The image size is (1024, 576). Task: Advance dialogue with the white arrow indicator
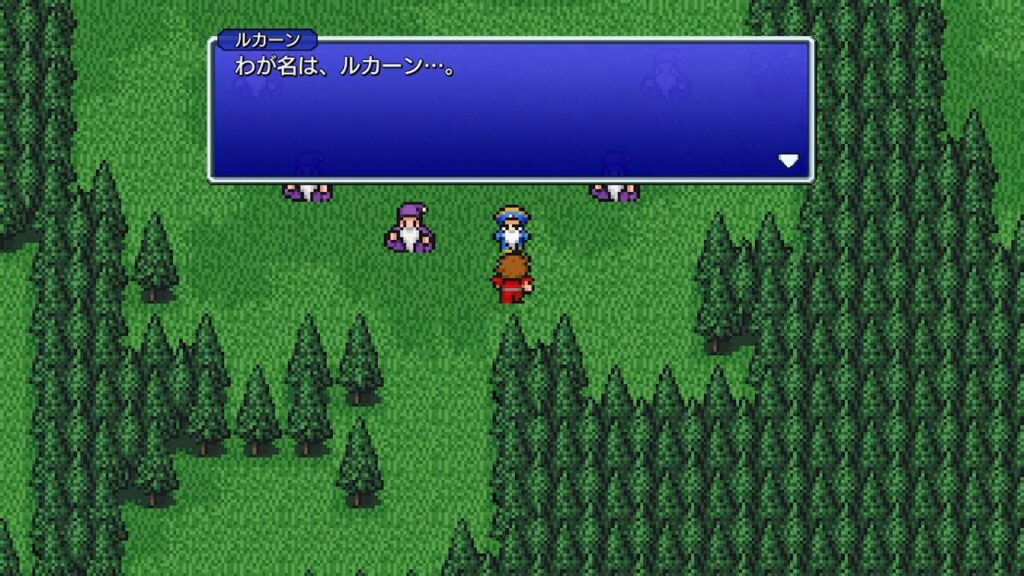(788, 161)
